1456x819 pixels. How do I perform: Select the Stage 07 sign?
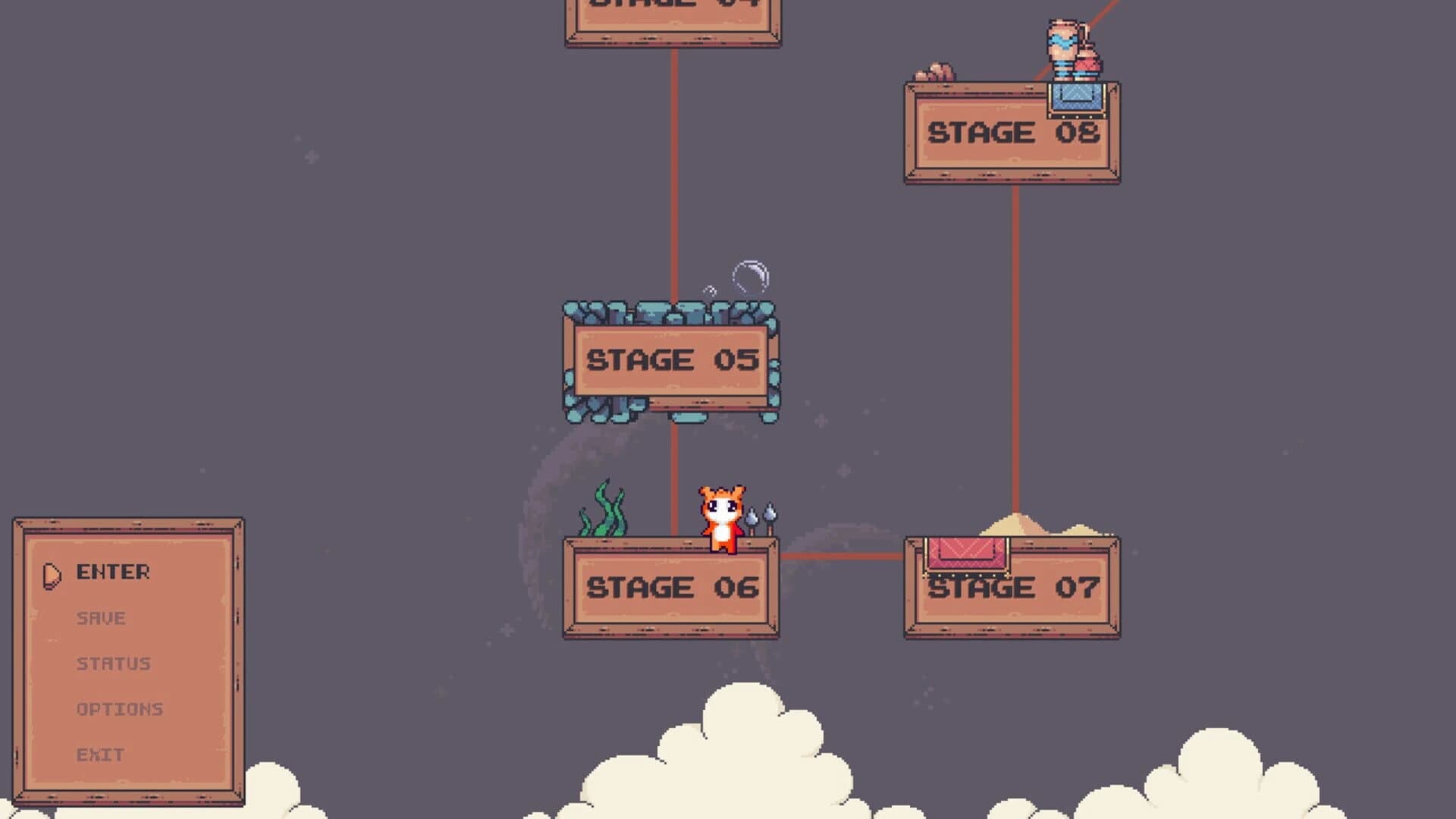(1011, 585)
